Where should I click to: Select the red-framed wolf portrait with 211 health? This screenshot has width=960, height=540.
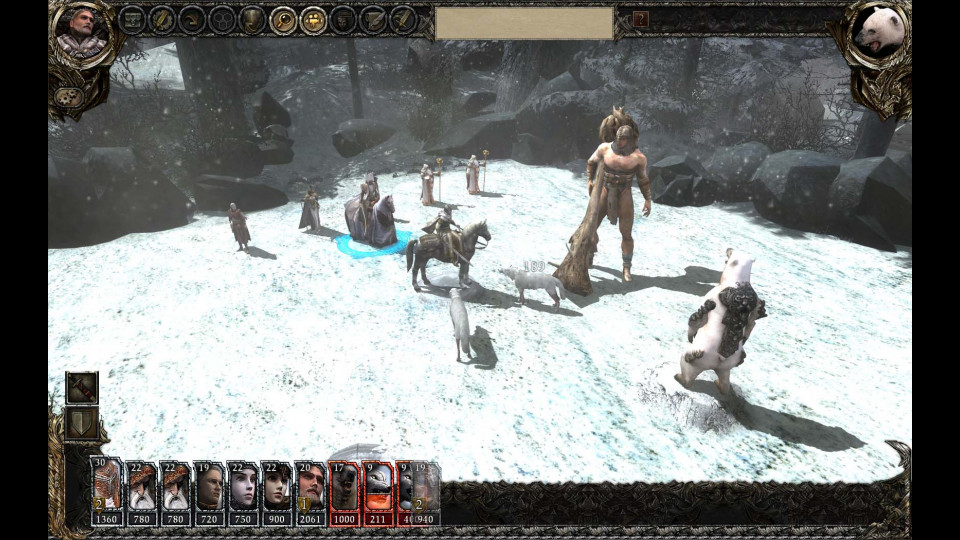pyautogui.click(x=378, y=492)
